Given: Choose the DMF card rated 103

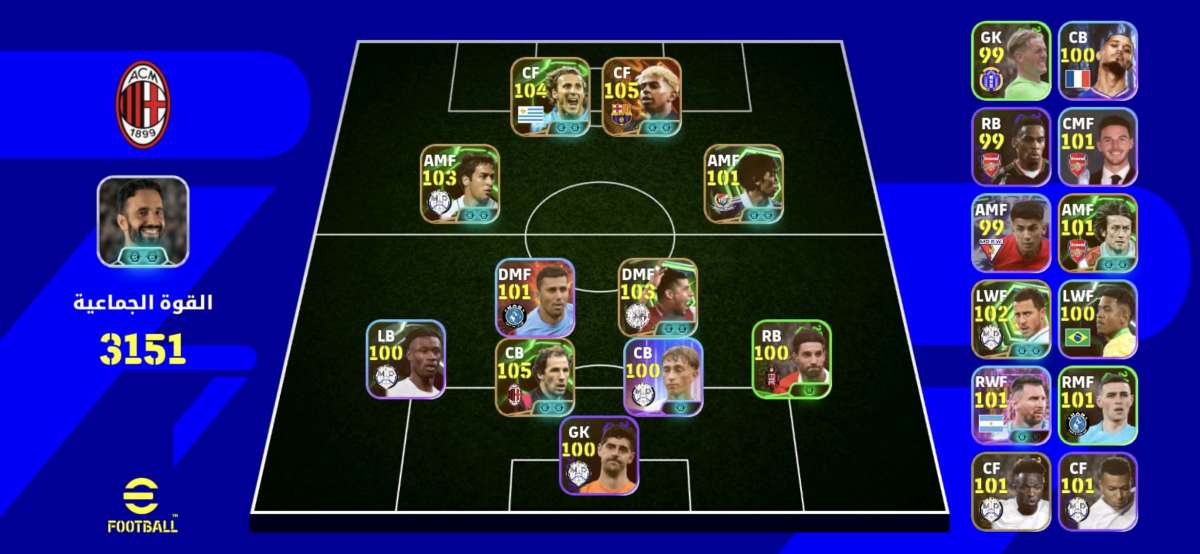Looking at the screenshot, I should tap(657, 298).
